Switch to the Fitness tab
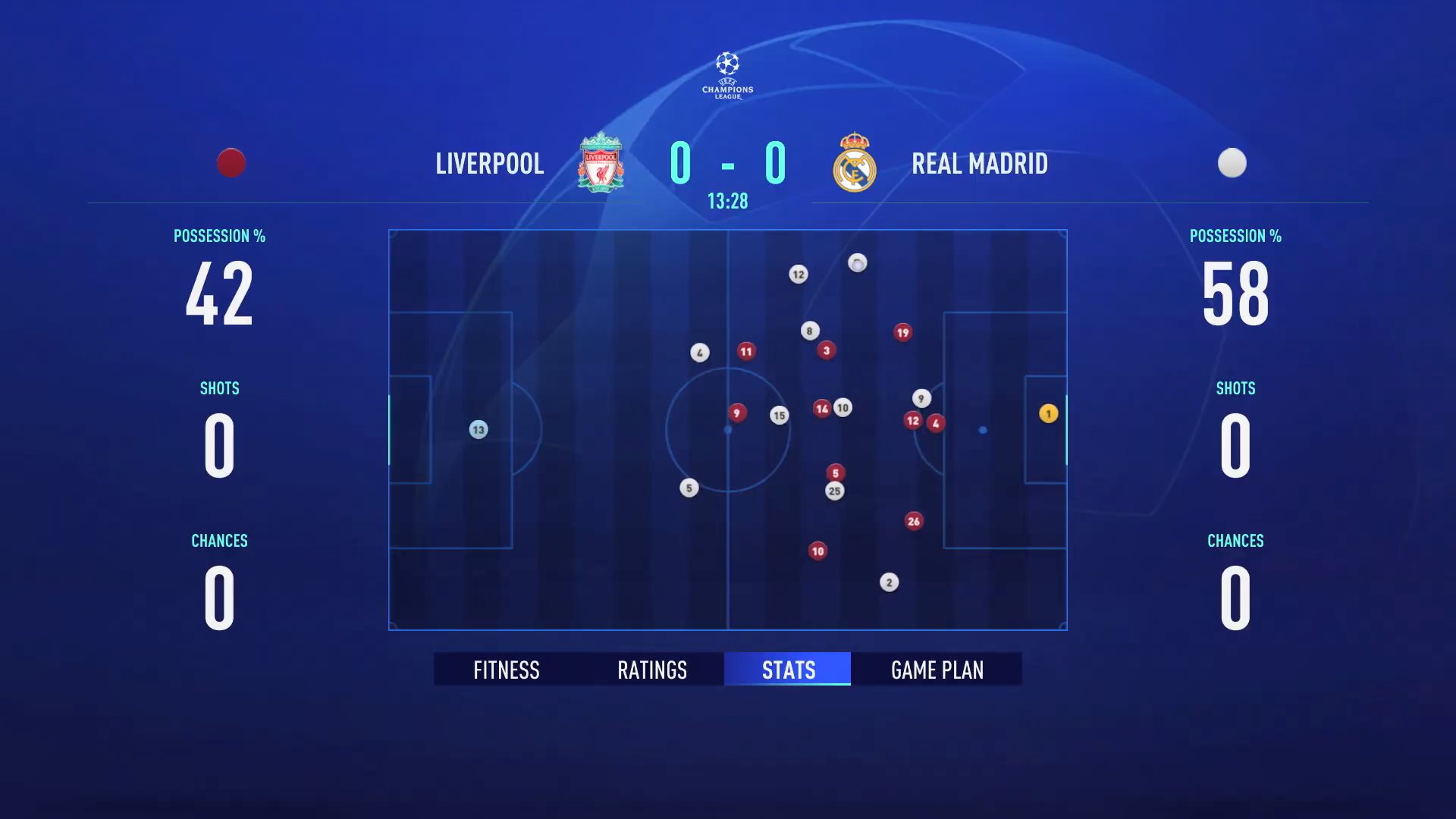 506,670
